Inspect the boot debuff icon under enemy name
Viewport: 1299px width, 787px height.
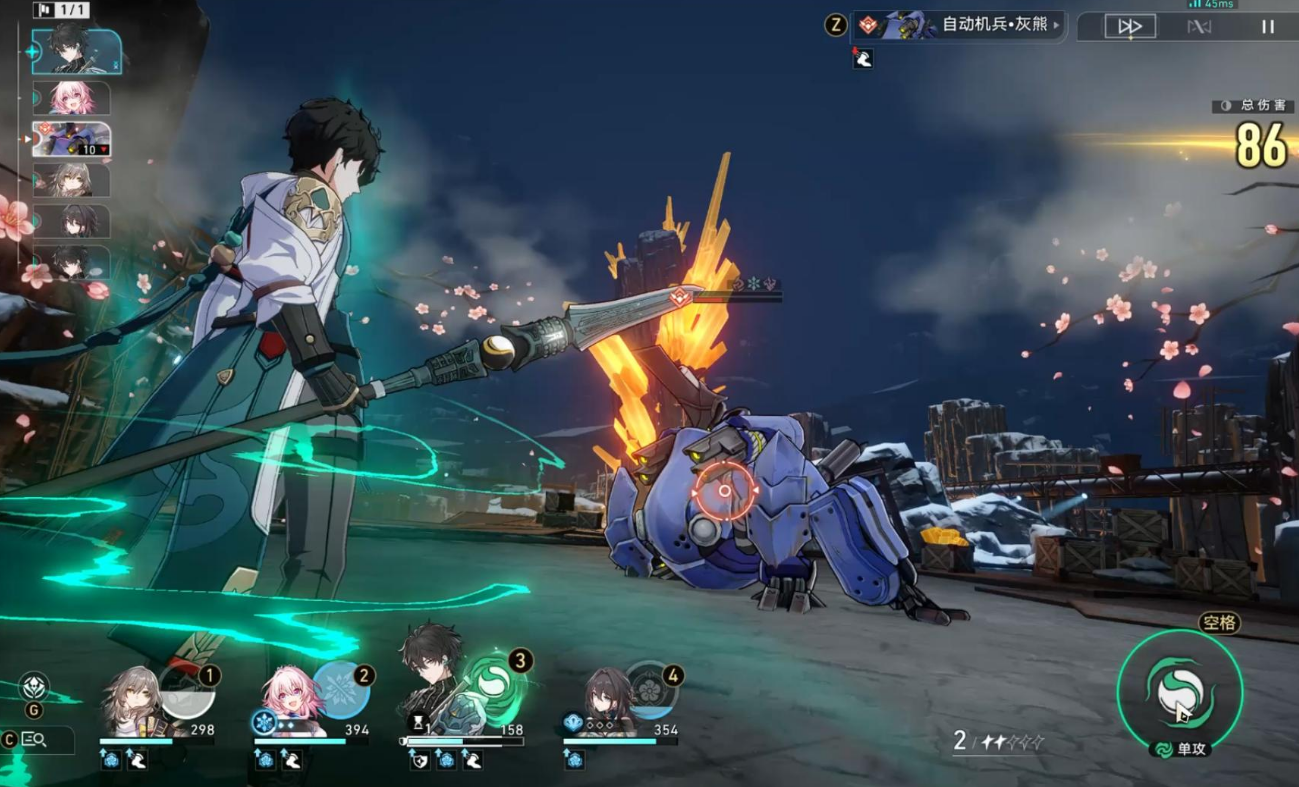pos(863,59)
